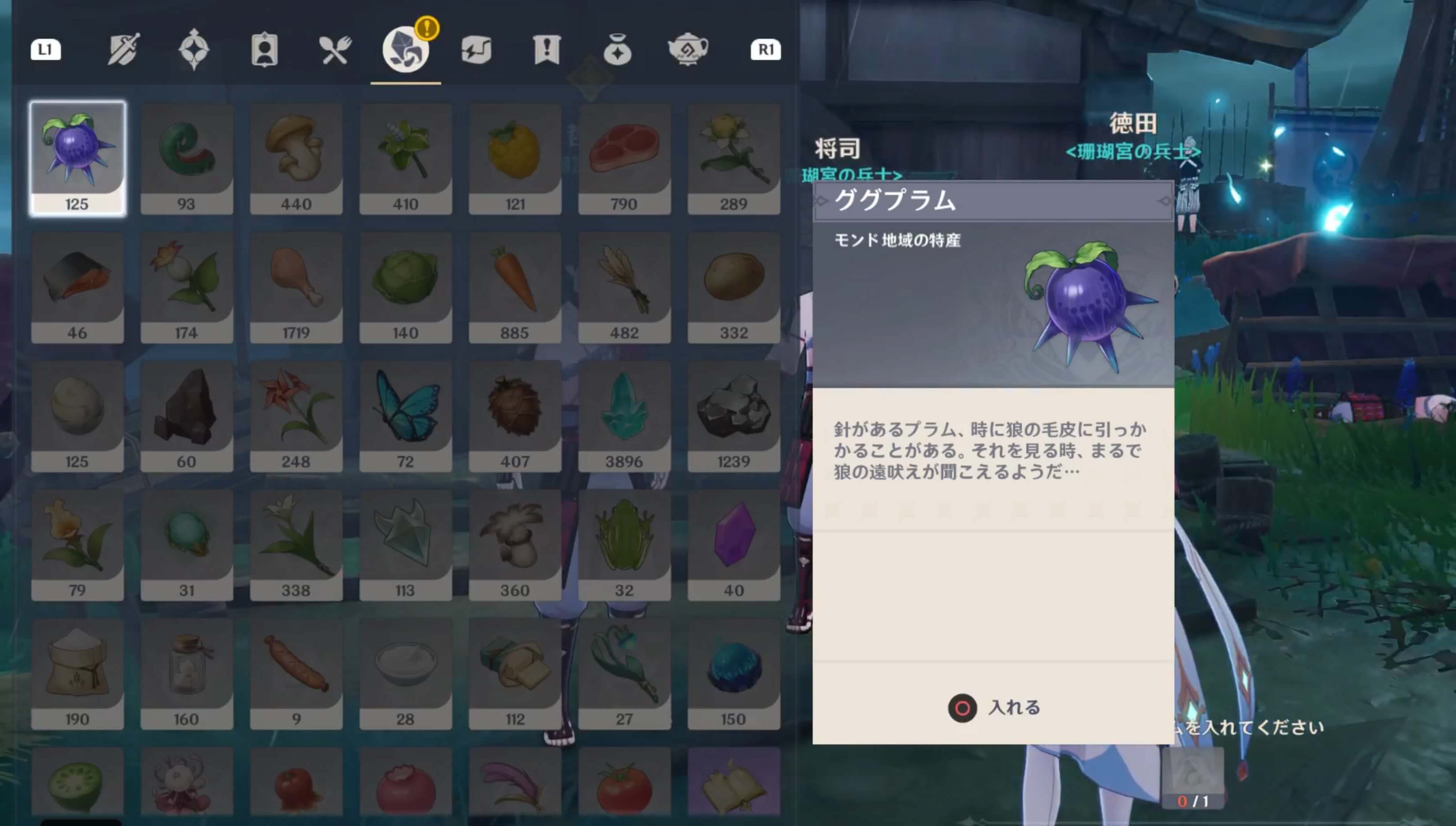
Task: Open the precious items pouch tab icon
Action: 617,50
